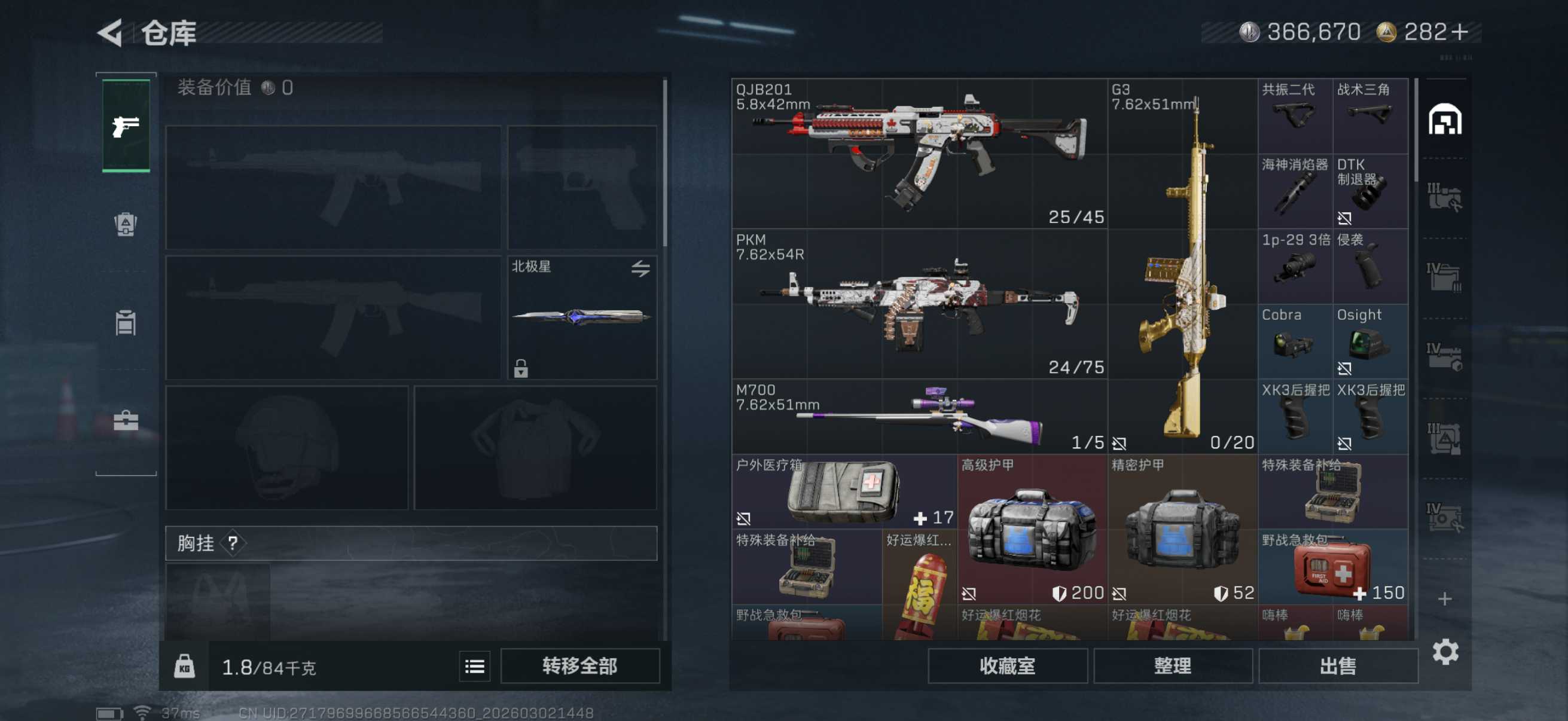The width and height of the screenshot is (1568, 721).
Task: Go back from the 仓库 warehouse screen
Action: tap(111, 32)
